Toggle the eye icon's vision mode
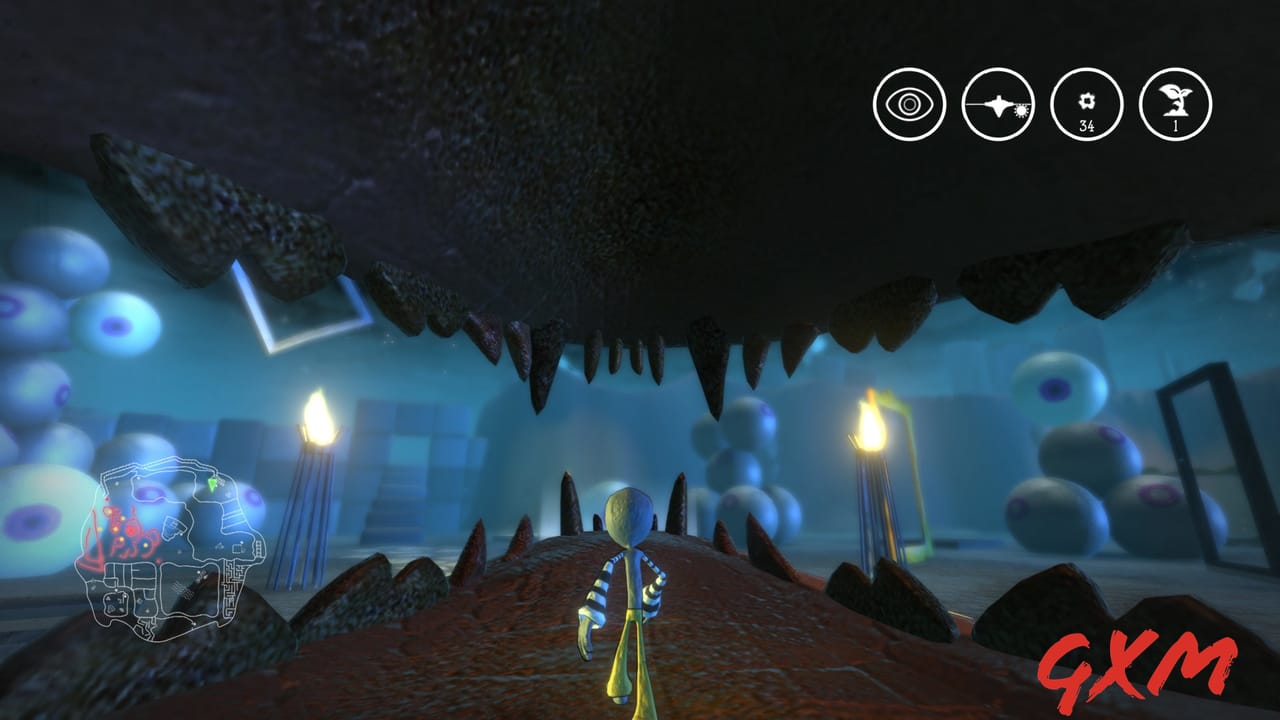Image resolution: width=1280 pixels, height=720 pixels. tap(908, 101)
